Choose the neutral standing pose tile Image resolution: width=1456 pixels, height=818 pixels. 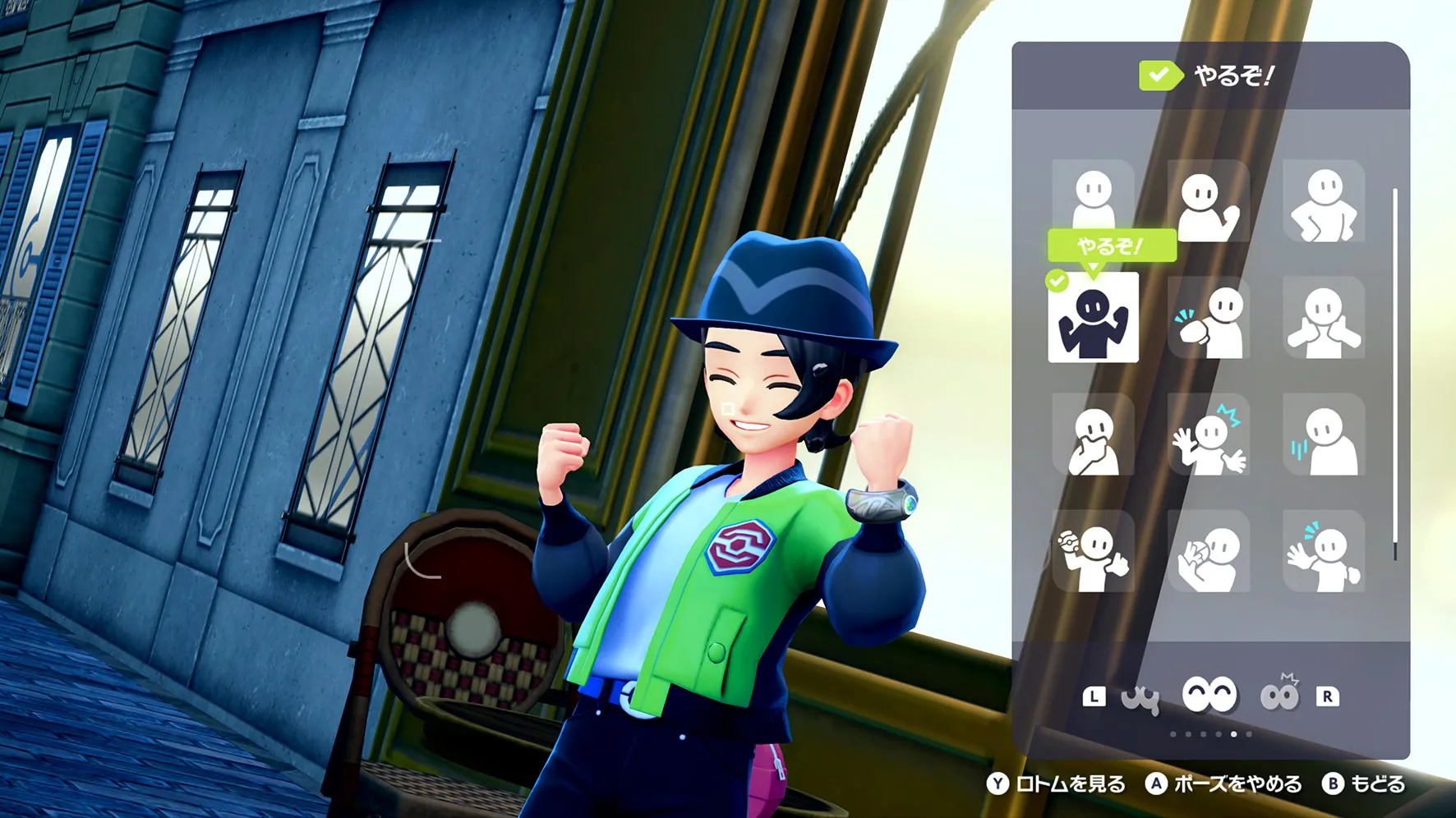pyautogui.click(x=1093, y=201)
